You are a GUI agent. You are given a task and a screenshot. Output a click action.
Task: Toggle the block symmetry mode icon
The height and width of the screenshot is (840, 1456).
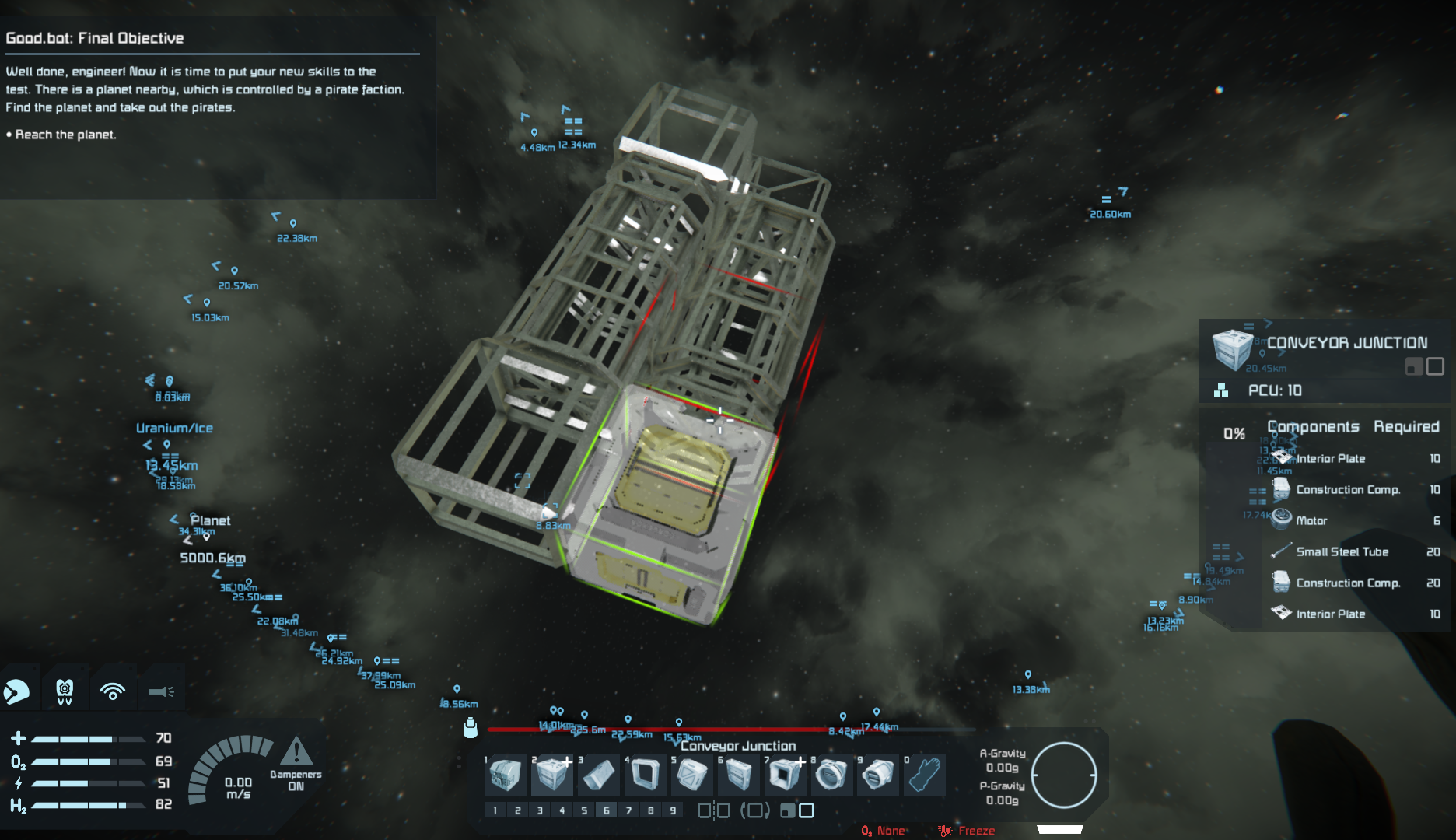(x=713, y=810)
